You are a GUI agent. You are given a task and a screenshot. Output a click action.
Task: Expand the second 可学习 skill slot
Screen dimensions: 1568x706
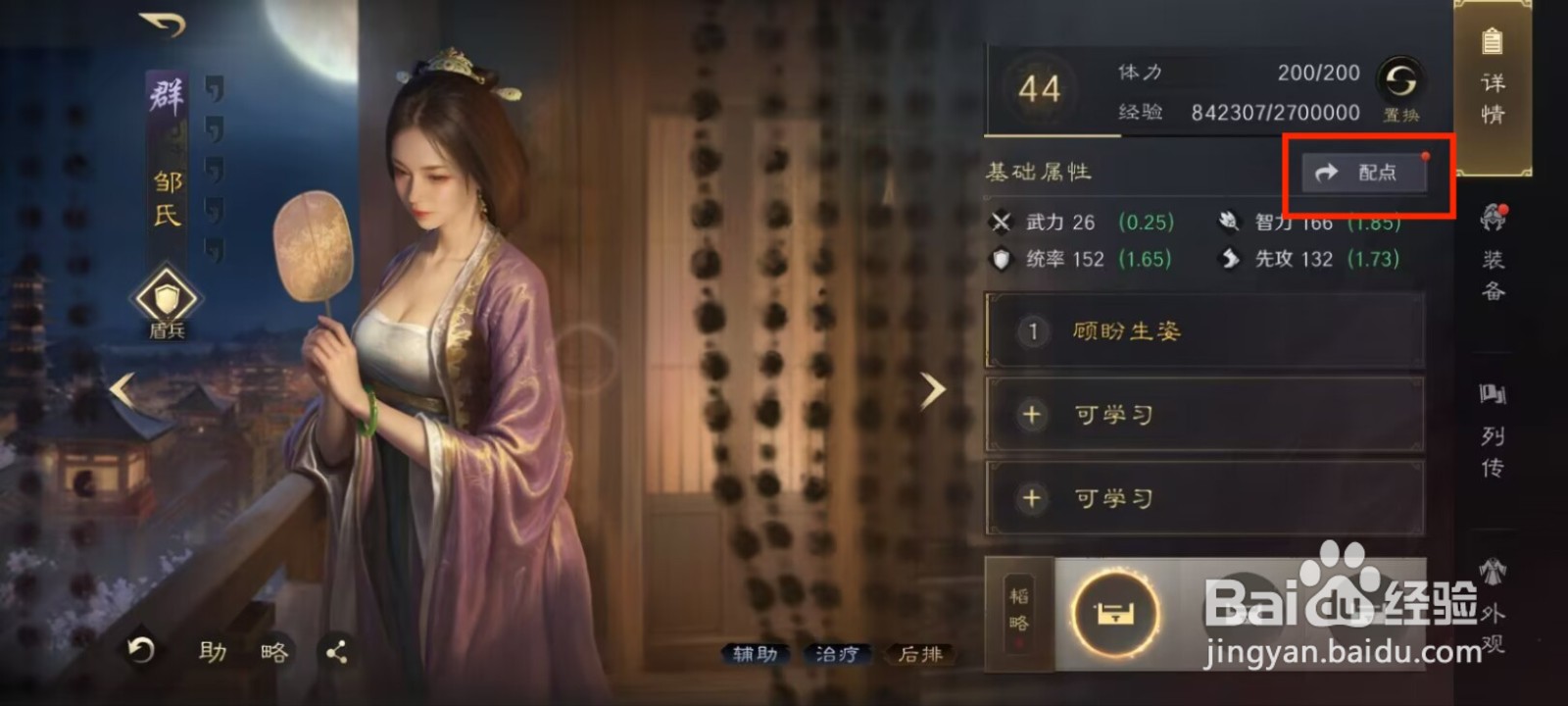click(x=1203, y=498)
